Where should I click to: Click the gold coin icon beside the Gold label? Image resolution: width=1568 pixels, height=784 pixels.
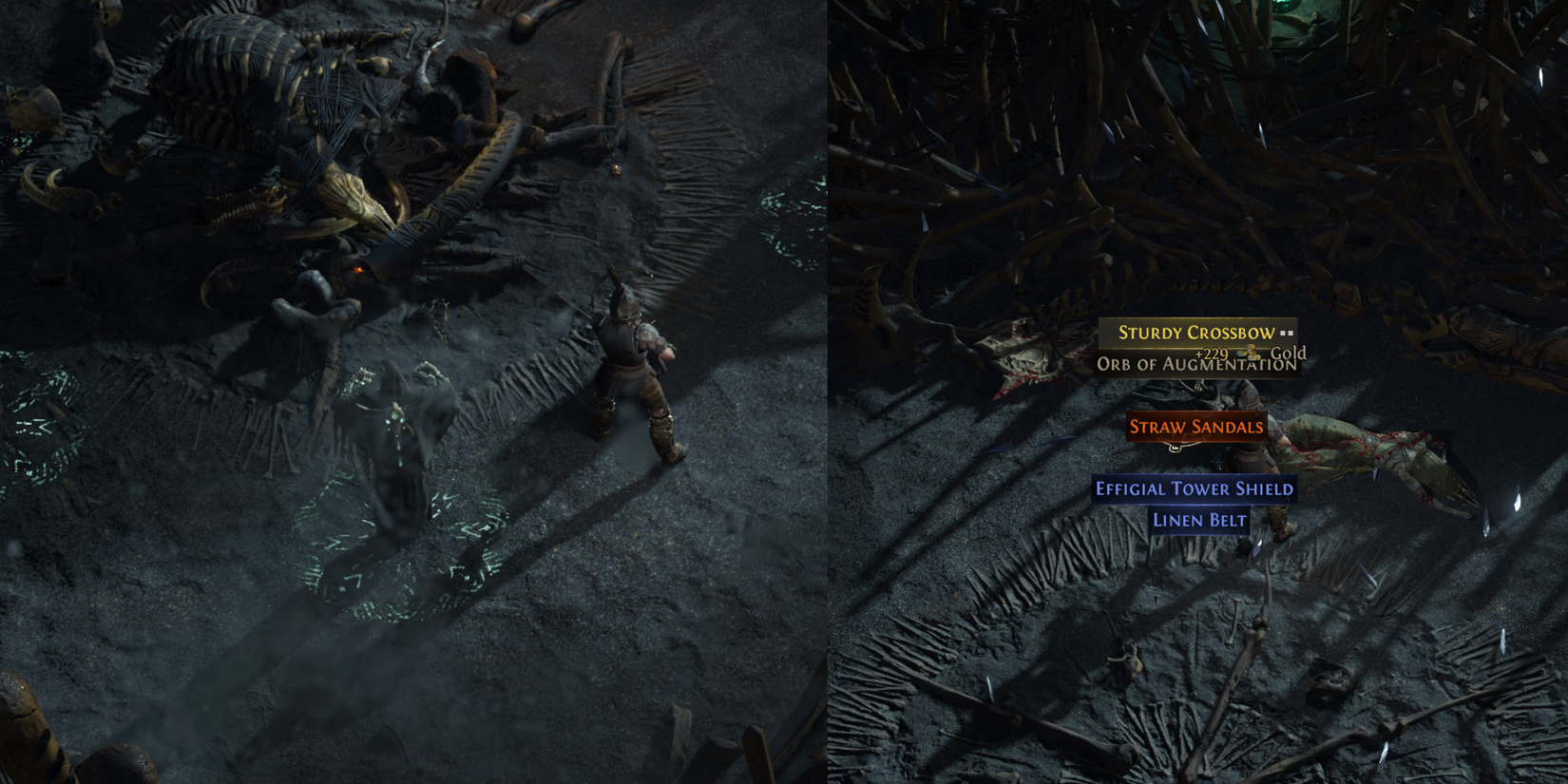pyautogui.click(x=1251, y=353)
